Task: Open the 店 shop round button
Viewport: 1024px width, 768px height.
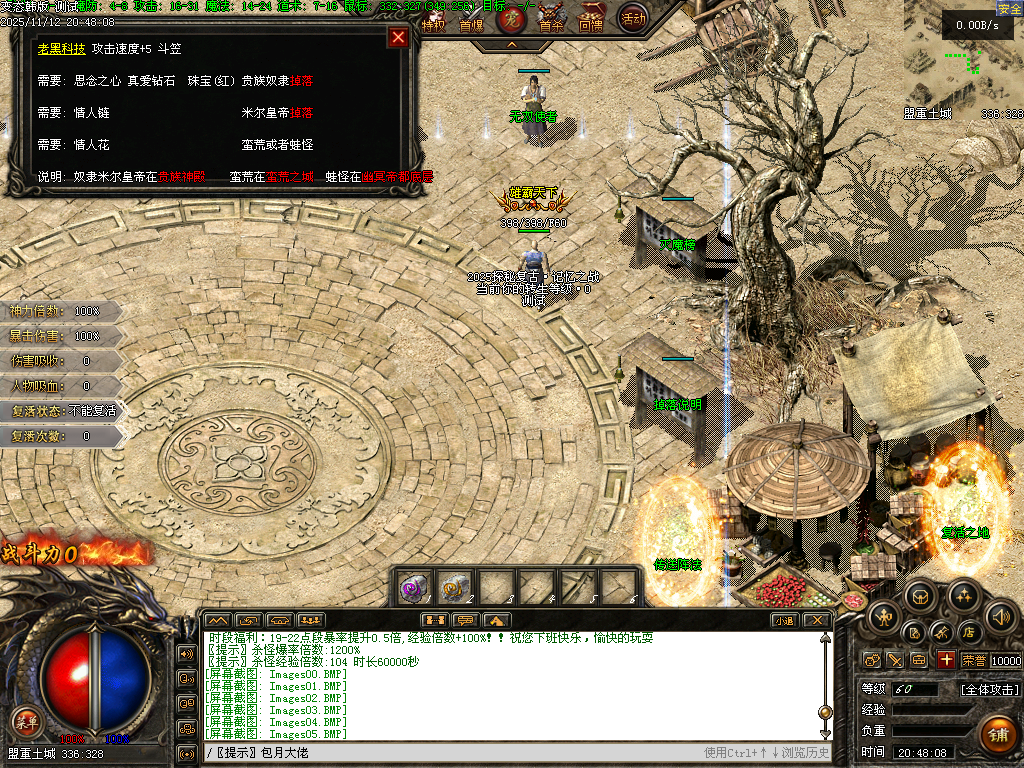Action: (x=967, y=631)
